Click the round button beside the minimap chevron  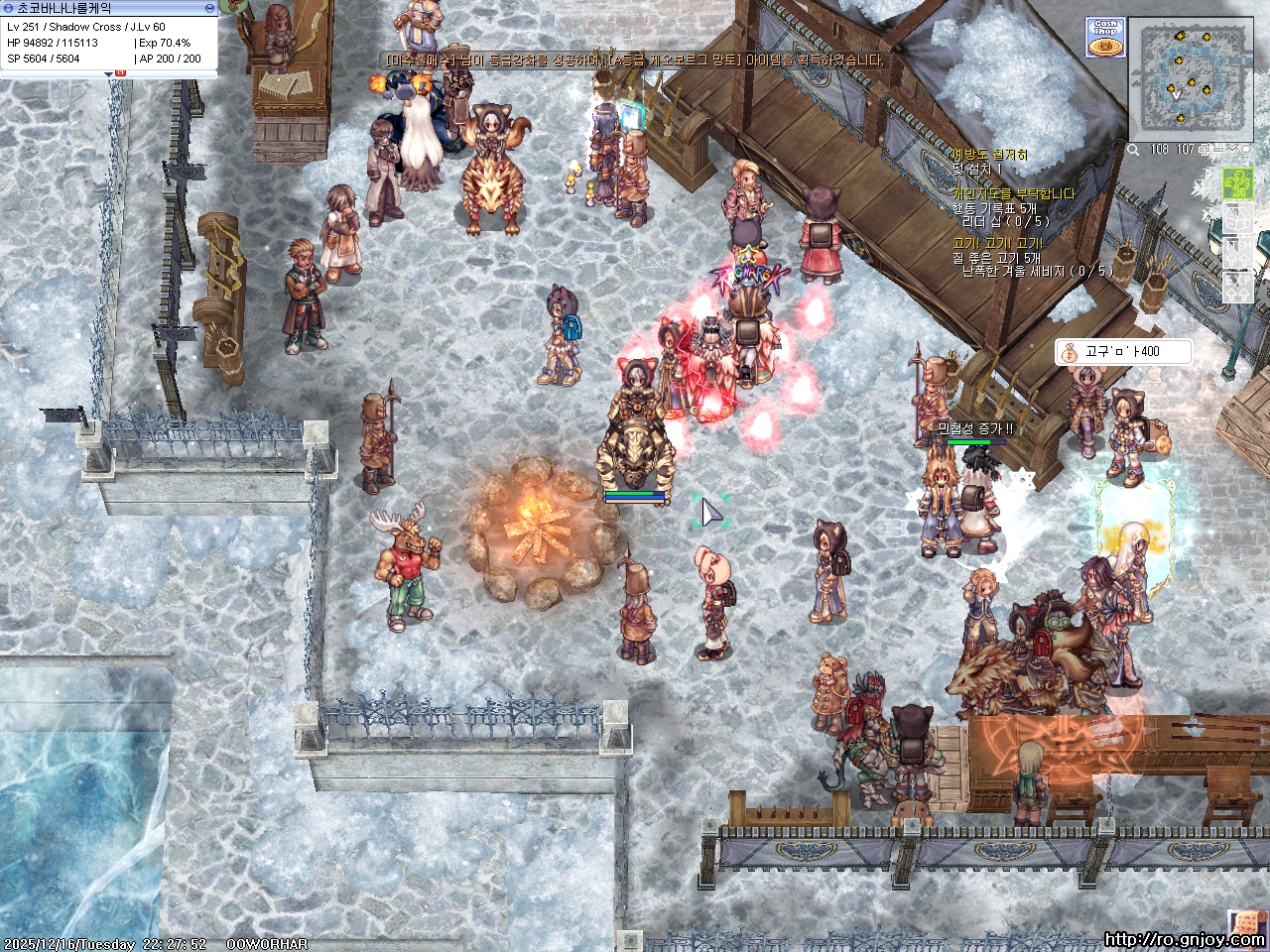1246,150
